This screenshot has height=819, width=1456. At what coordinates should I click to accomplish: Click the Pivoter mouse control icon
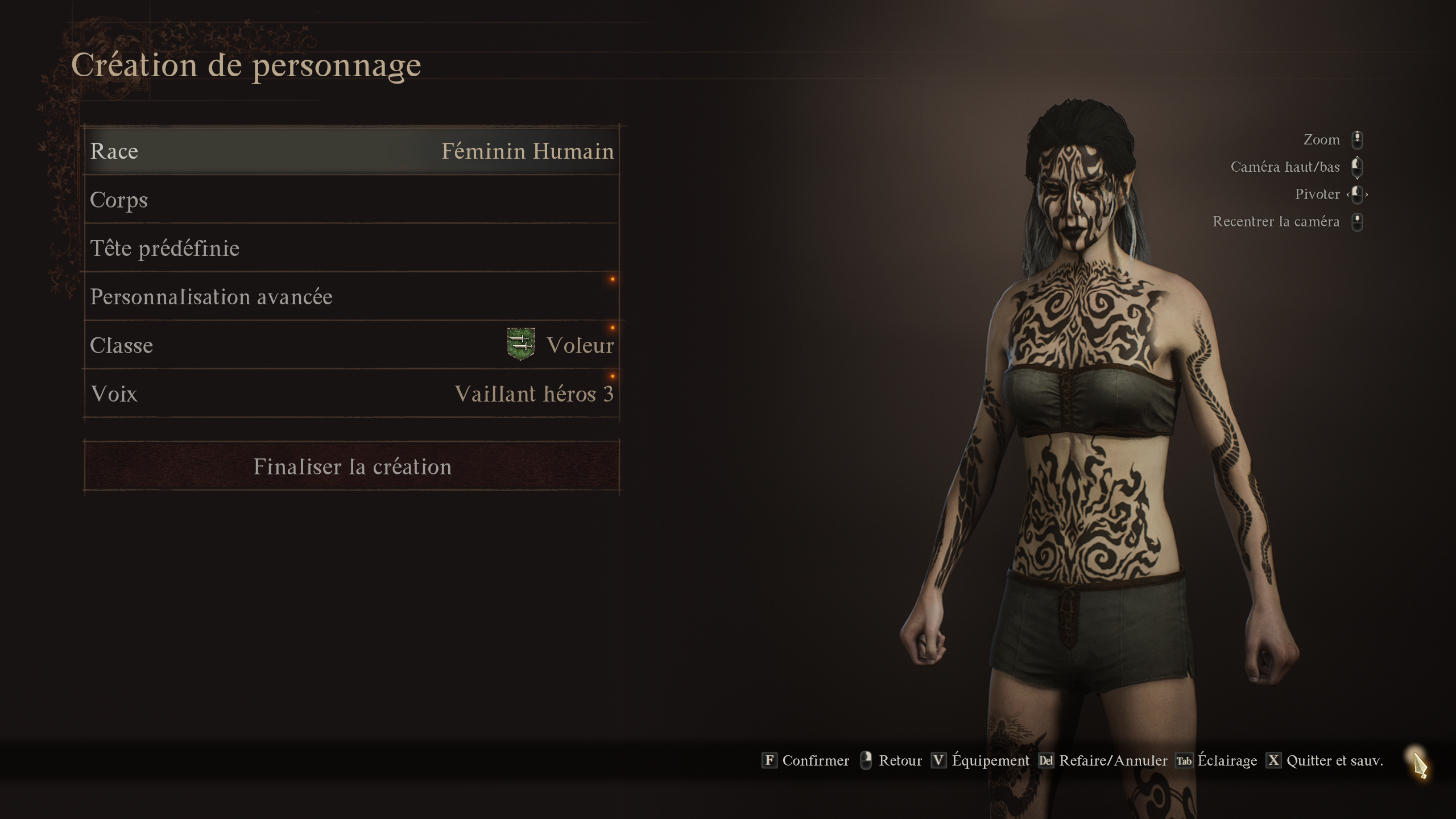coord(1358,194)
